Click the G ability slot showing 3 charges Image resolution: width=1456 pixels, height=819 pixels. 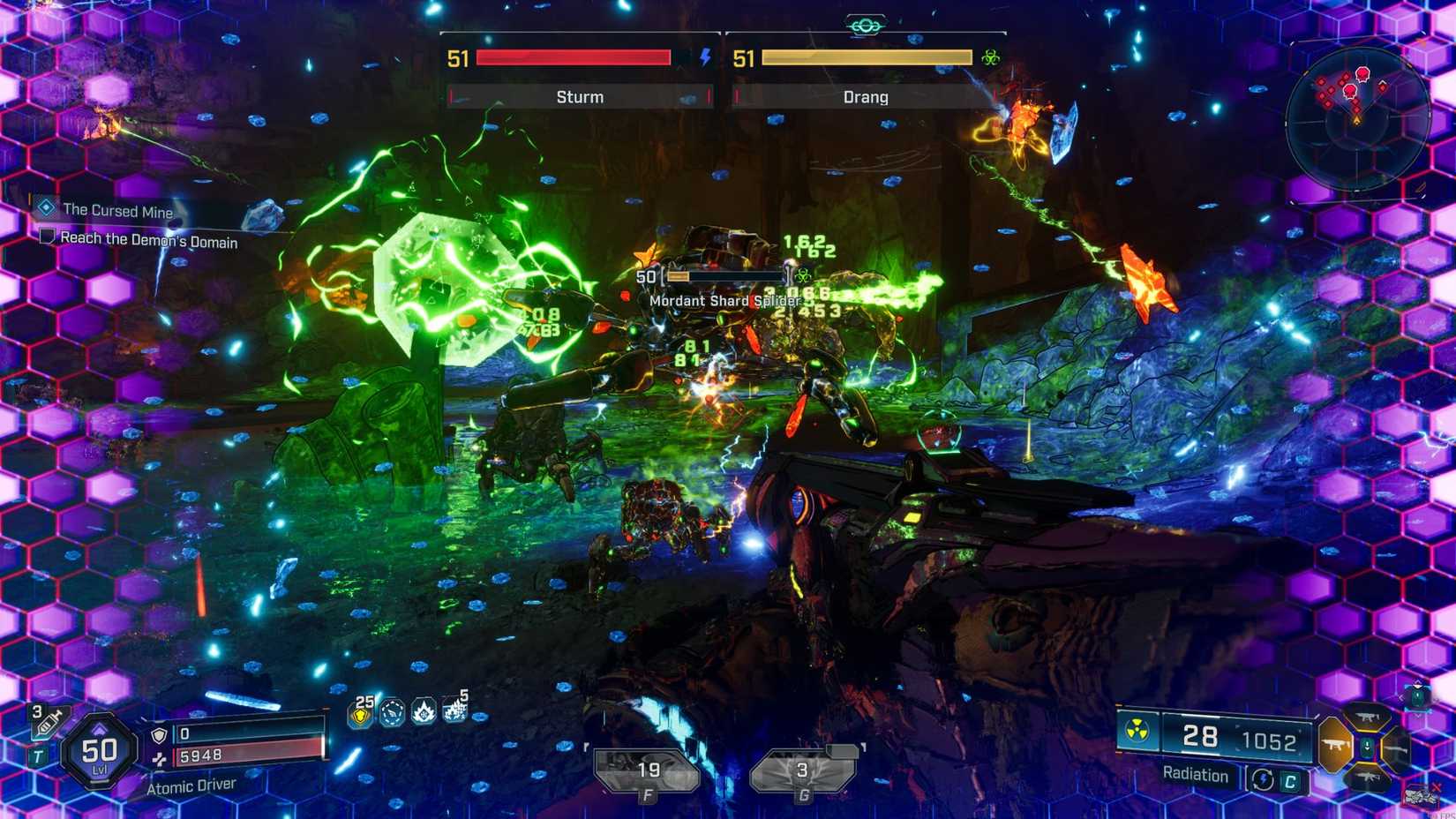pyautogui.click(x=801, y=768)
